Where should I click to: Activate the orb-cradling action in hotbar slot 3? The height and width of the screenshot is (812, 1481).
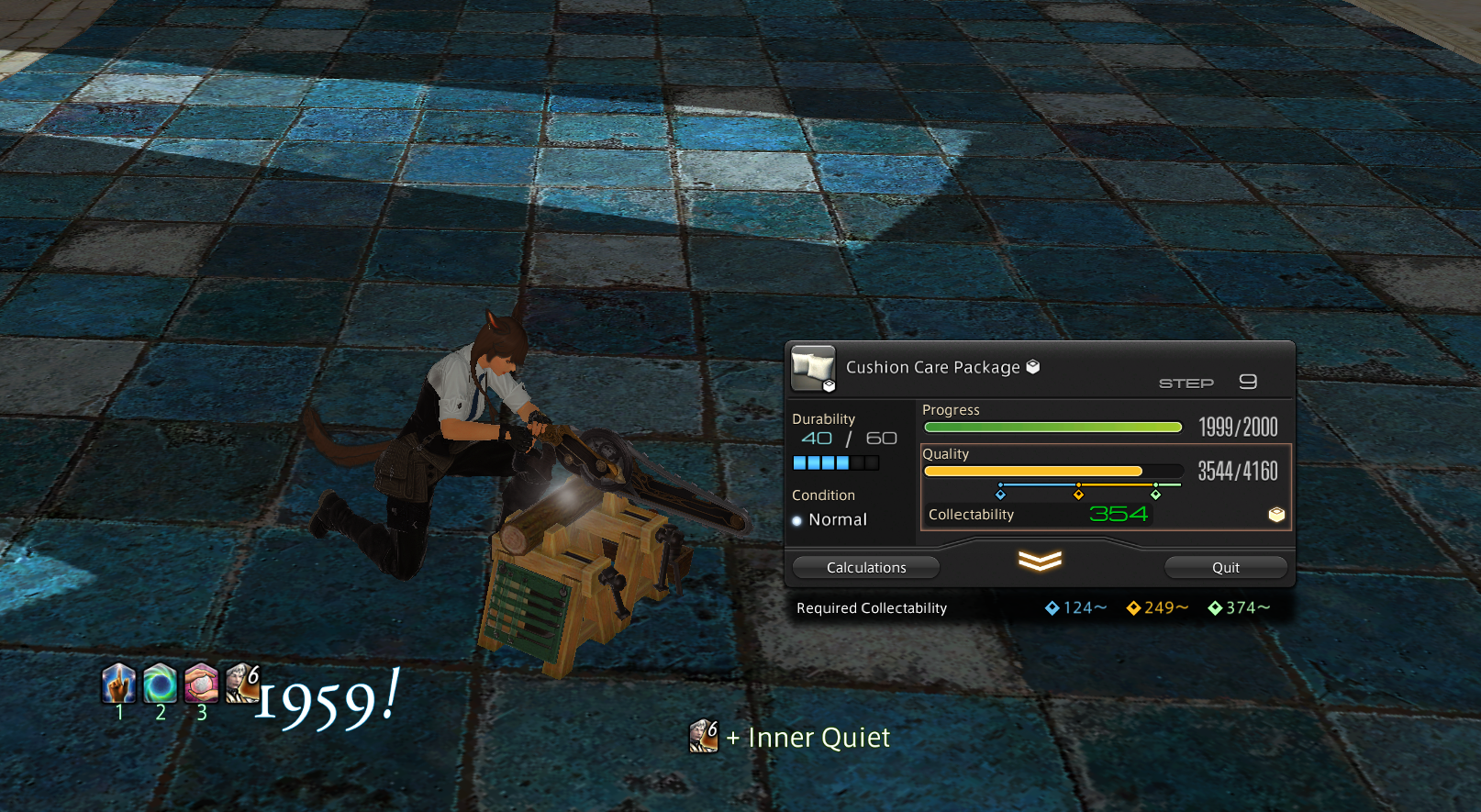(201, 684)
